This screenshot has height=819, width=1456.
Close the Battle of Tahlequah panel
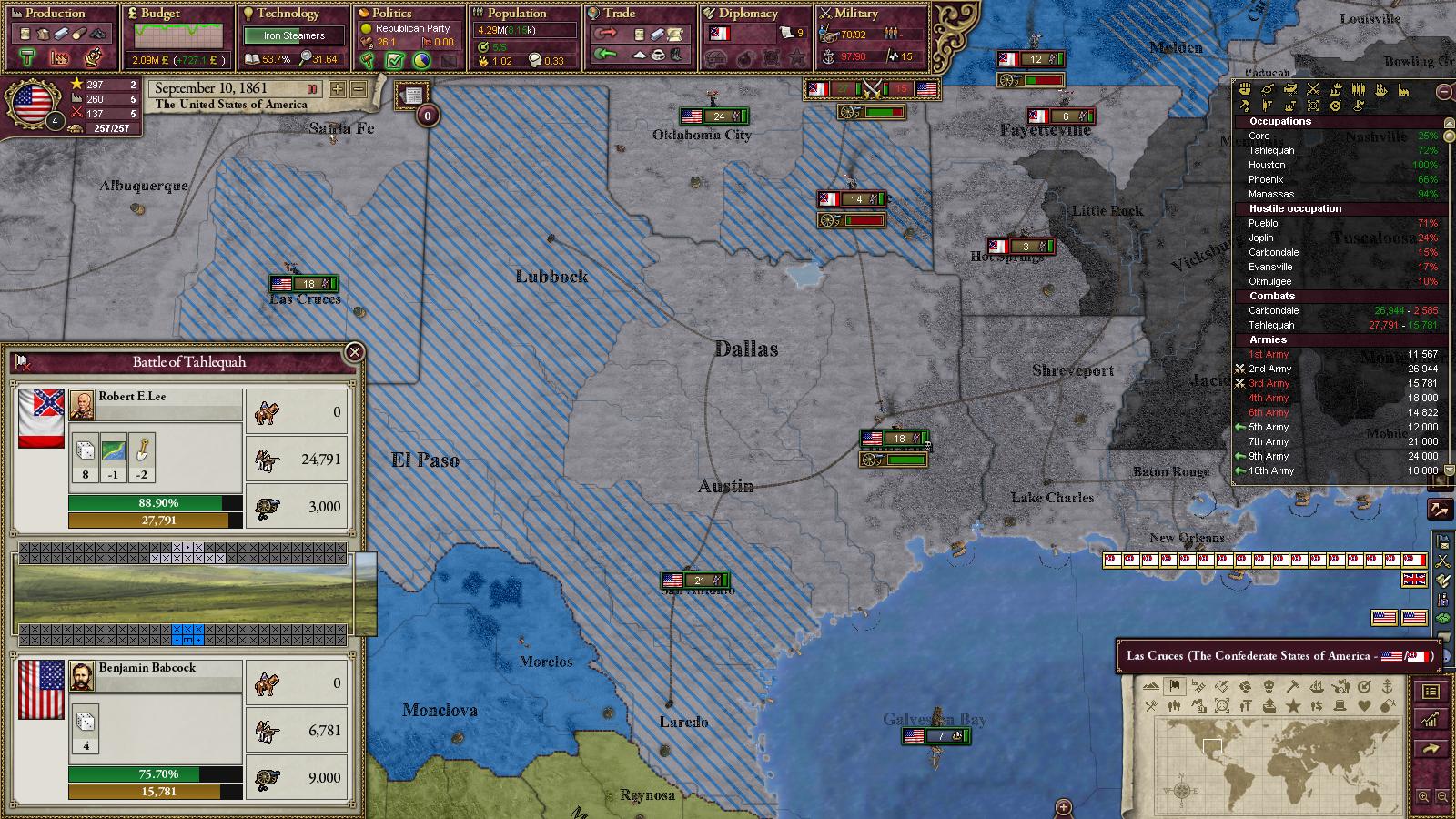click(355, 352)
